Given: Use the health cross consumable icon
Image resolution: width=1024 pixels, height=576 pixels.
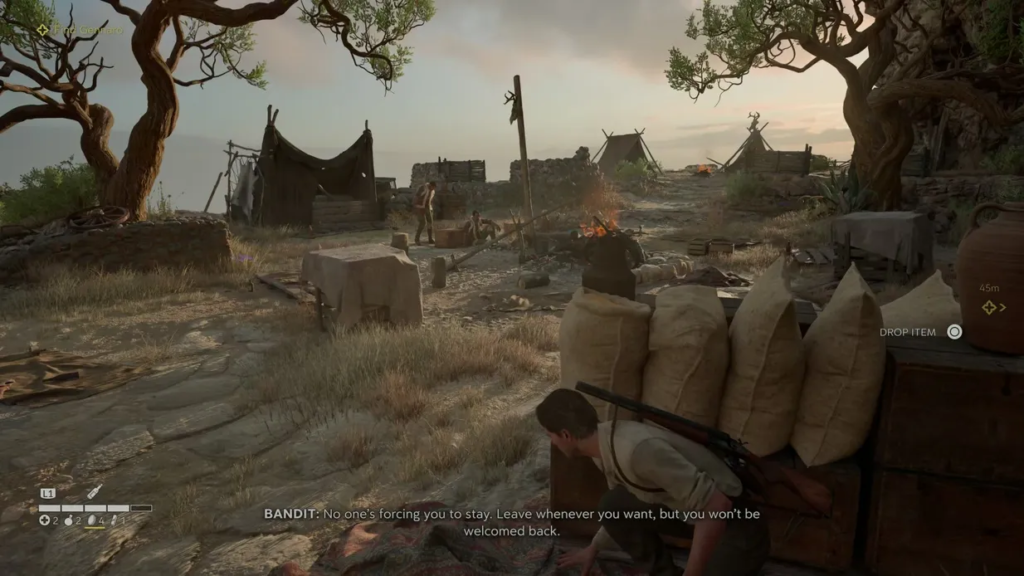Looking at the screenshot, I should click(45, 520).
